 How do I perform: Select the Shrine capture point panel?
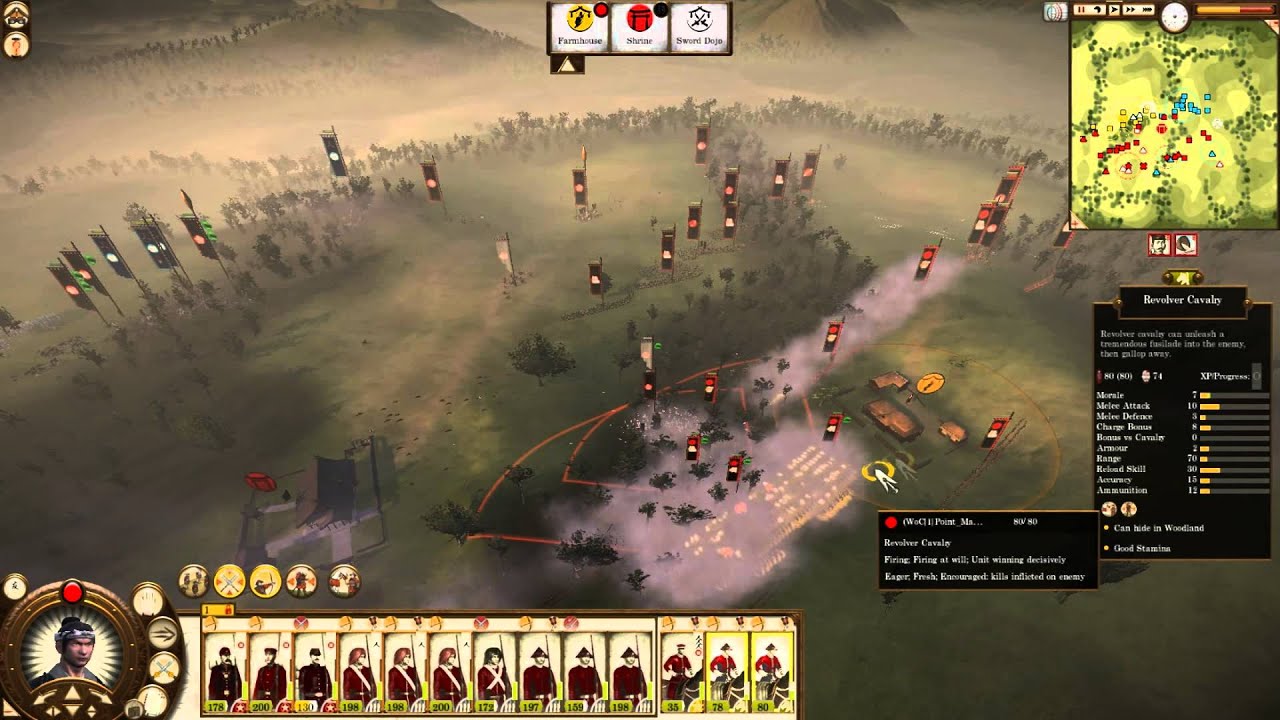coord(639,28)
